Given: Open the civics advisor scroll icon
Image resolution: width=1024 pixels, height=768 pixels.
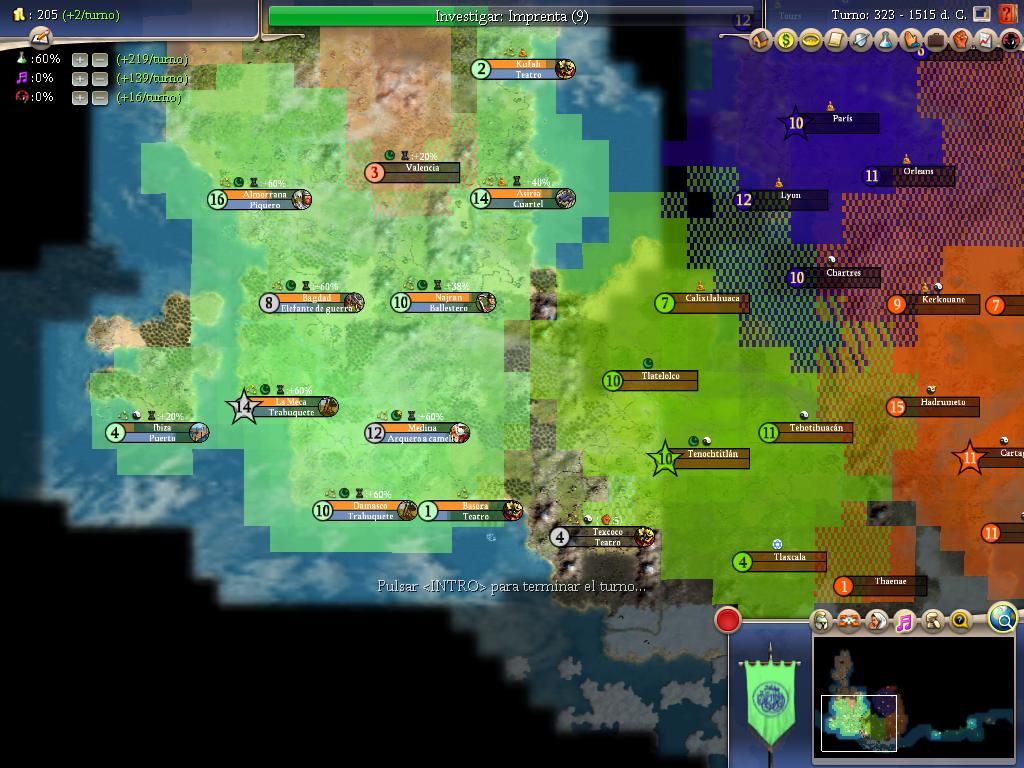Looking at the screenshot, I should point(836,40).
